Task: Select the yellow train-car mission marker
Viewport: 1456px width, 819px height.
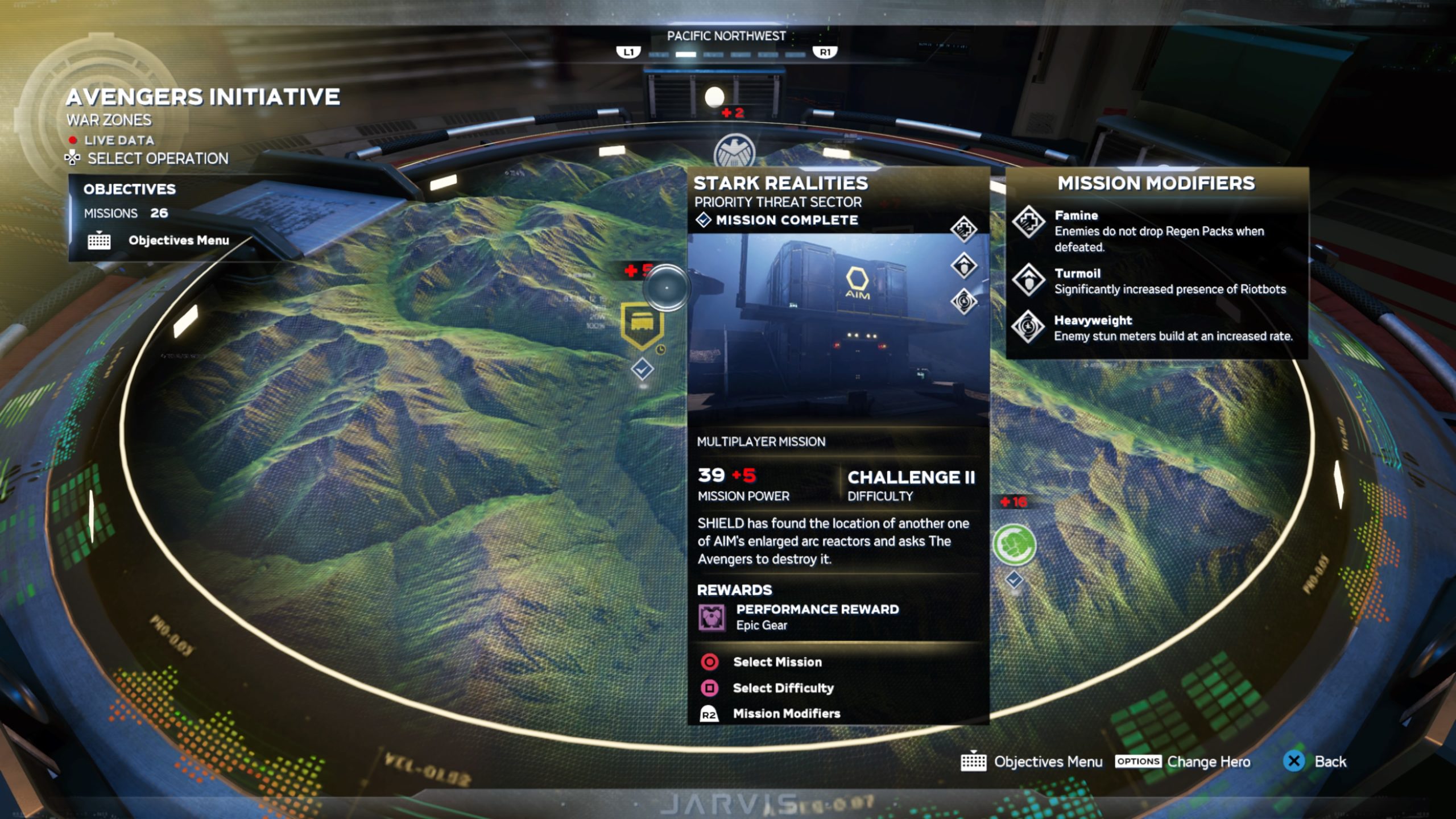Action: tap(642, 325)
